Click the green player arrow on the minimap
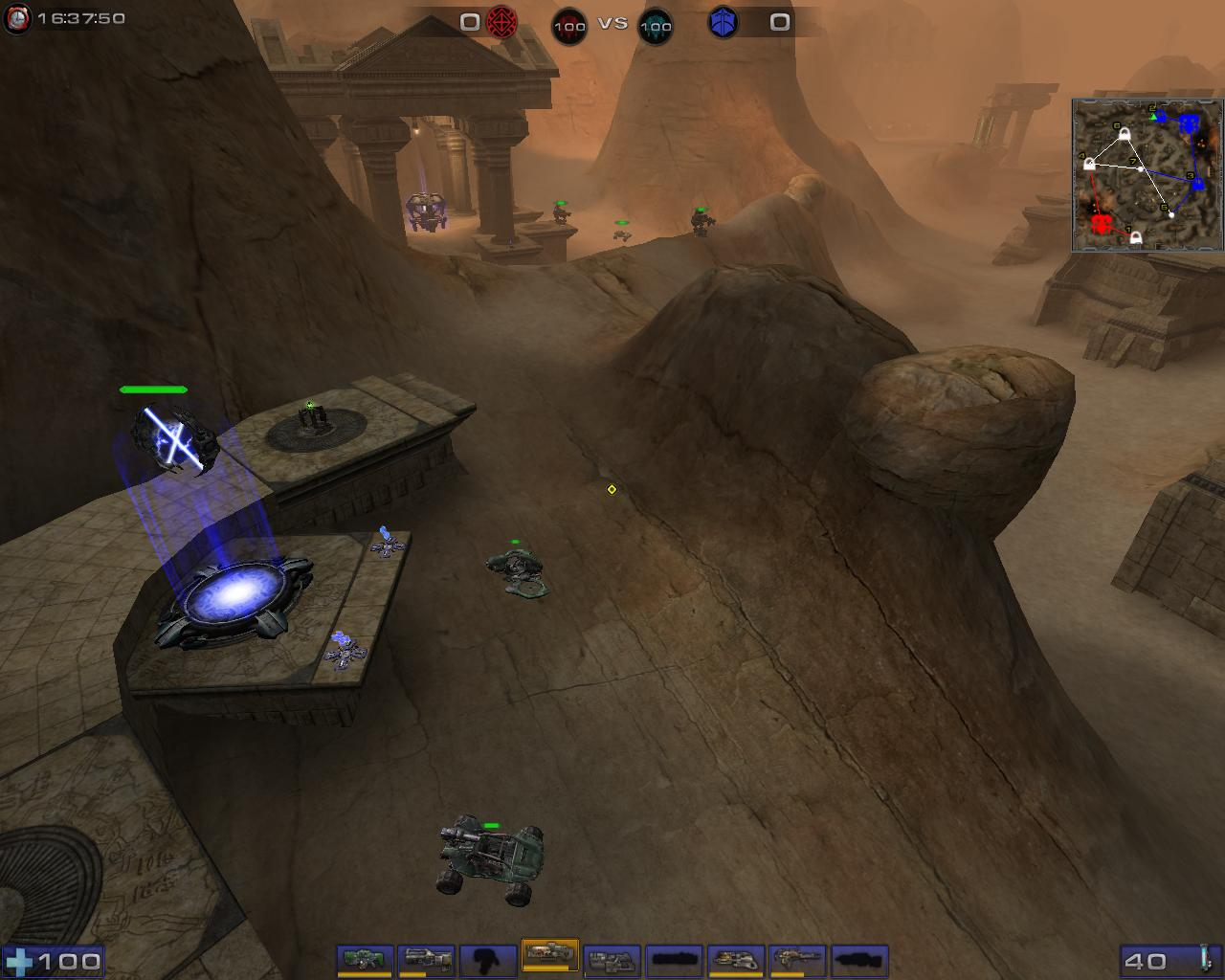Viewport: 1225px width, 980px height. coord(1153,117)
